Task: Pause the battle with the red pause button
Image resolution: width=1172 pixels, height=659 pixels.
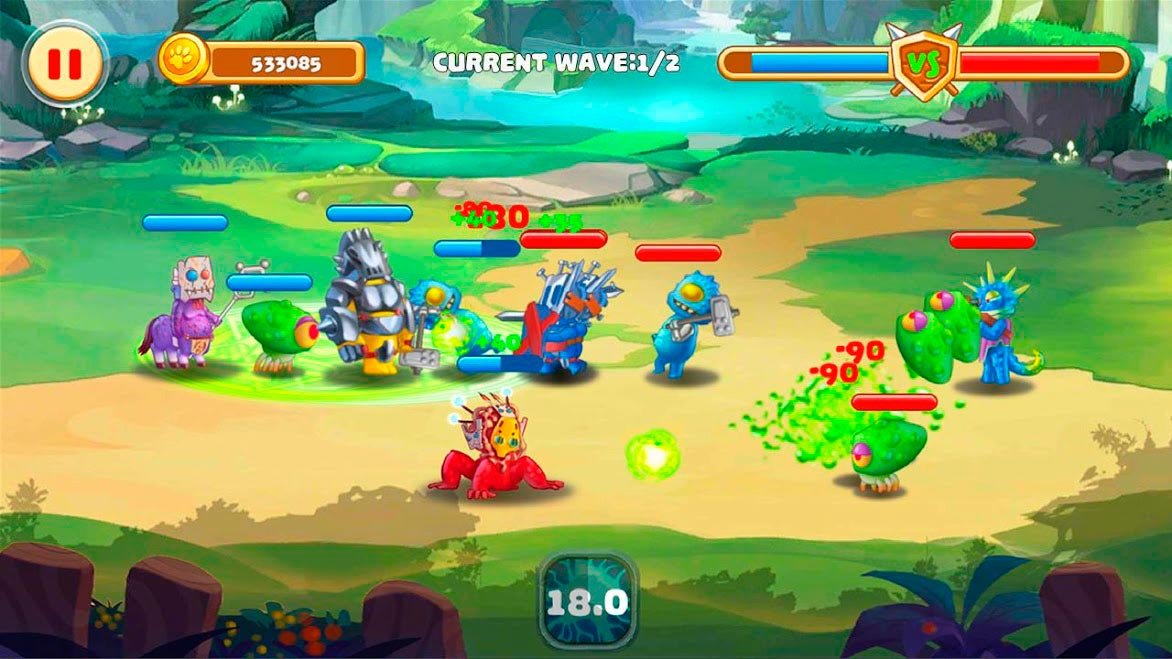Action: (x=64, y=64)
